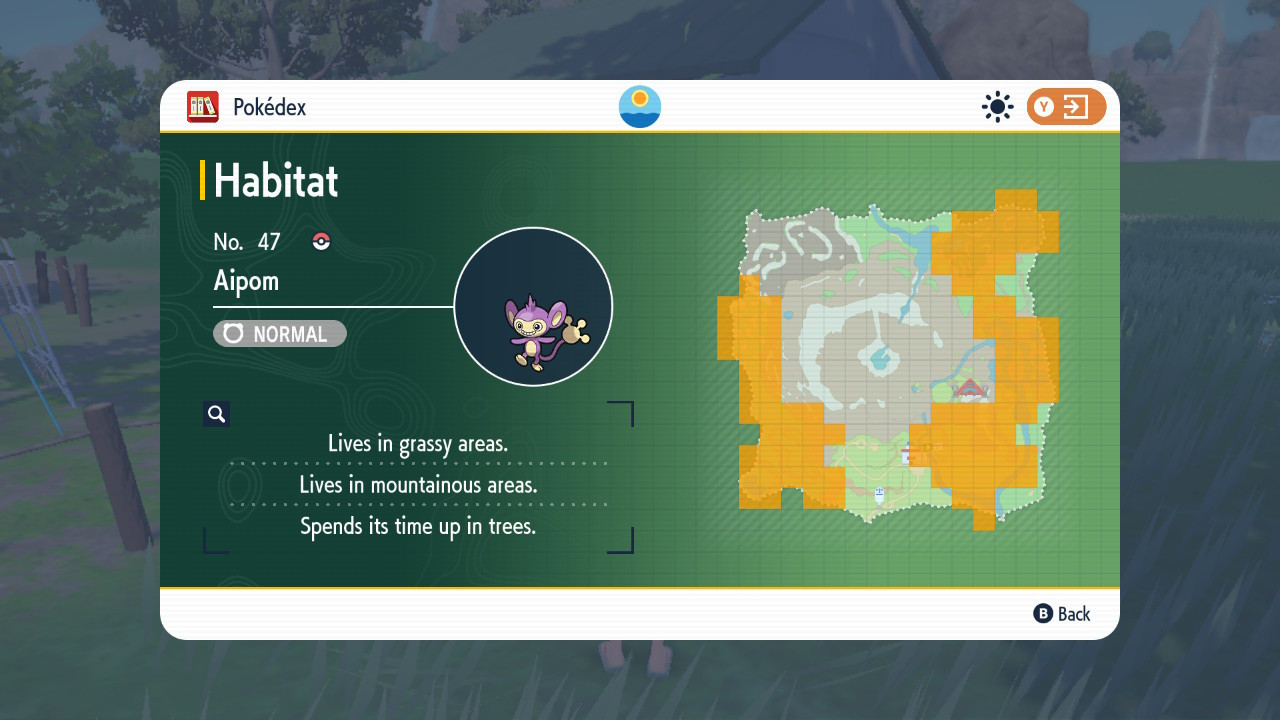Viewport: 1280px width, 720px height.
Task: Click the Pokédex bookshelf icon
Action: (203, 107)
